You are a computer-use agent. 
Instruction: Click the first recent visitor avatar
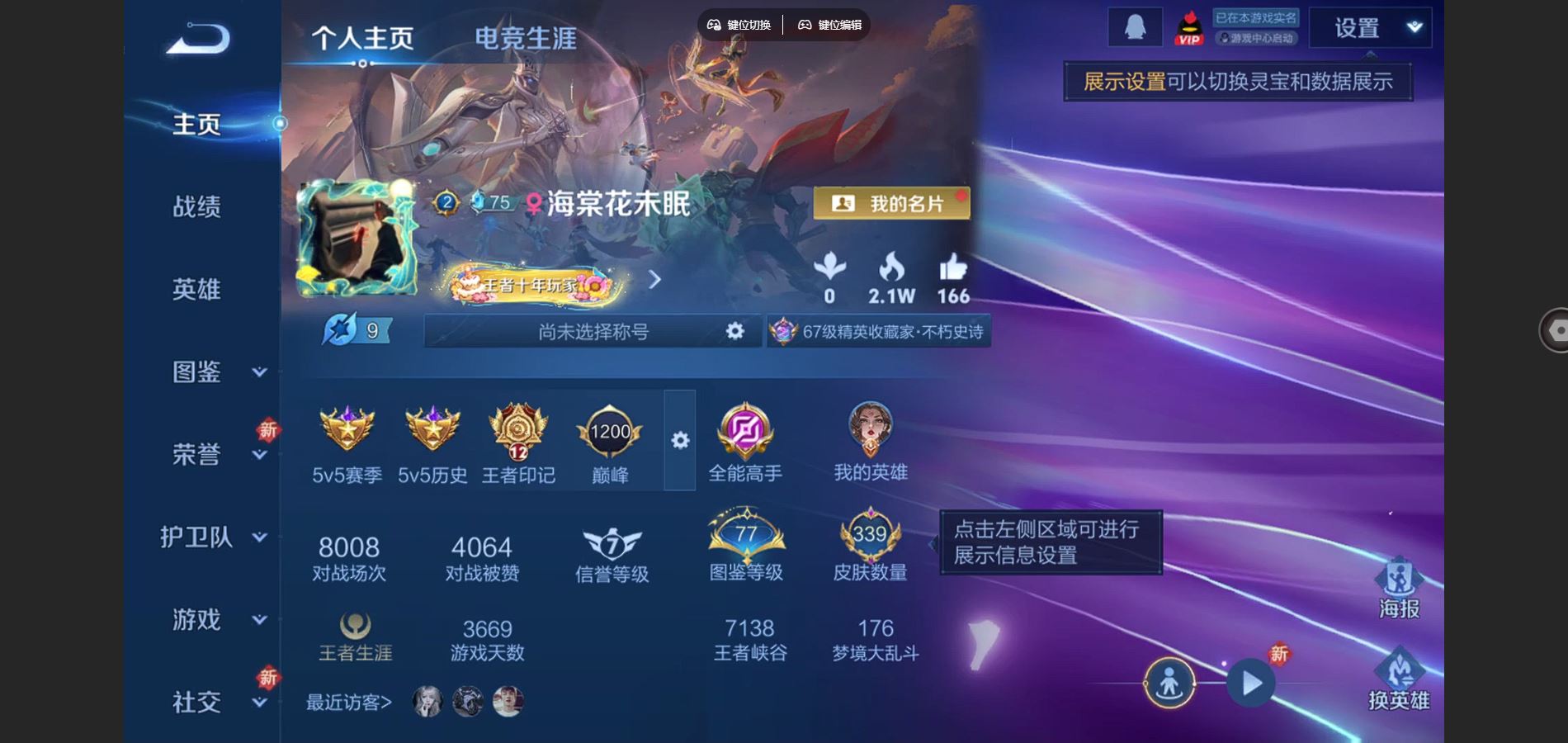click(426, 701)
